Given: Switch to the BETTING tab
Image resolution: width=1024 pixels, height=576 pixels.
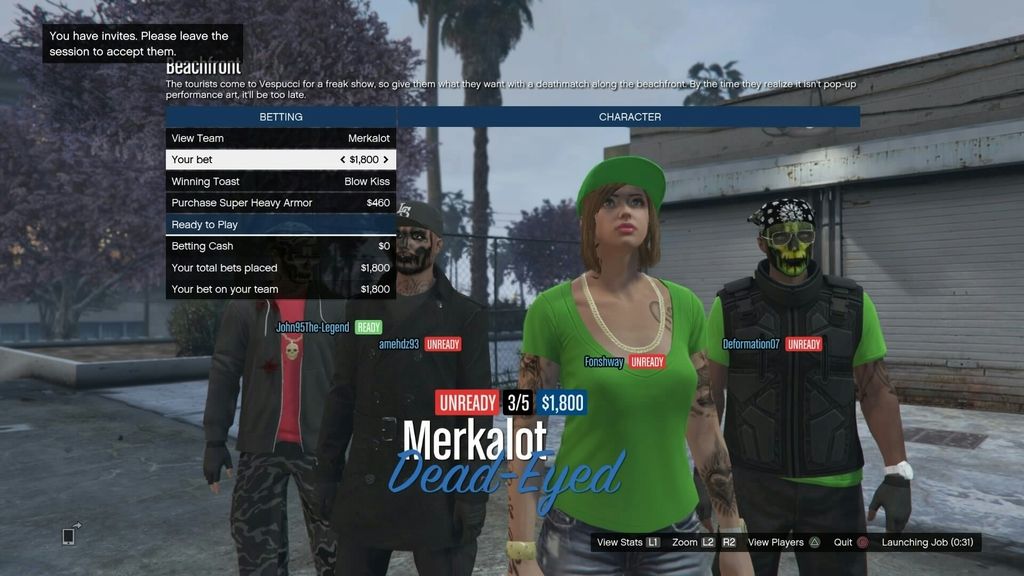Looking at the screenshot, I should (x=281, y=117).
